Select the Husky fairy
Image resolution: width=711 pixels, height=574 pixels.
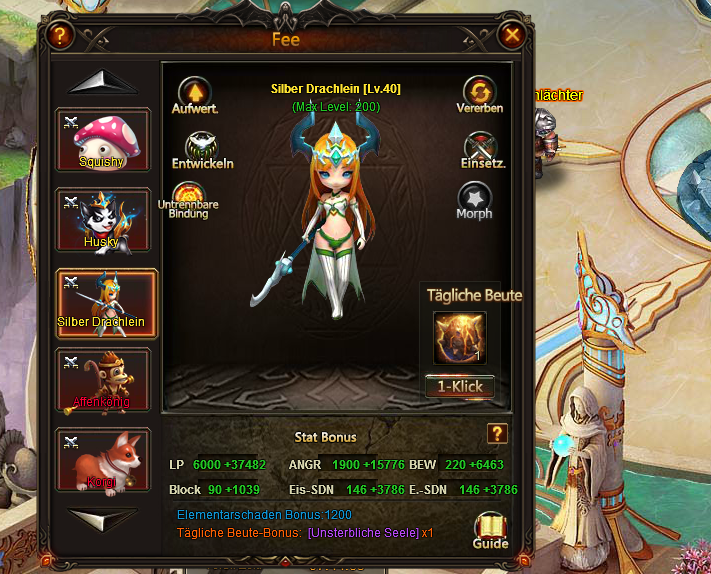click(103, 220)
